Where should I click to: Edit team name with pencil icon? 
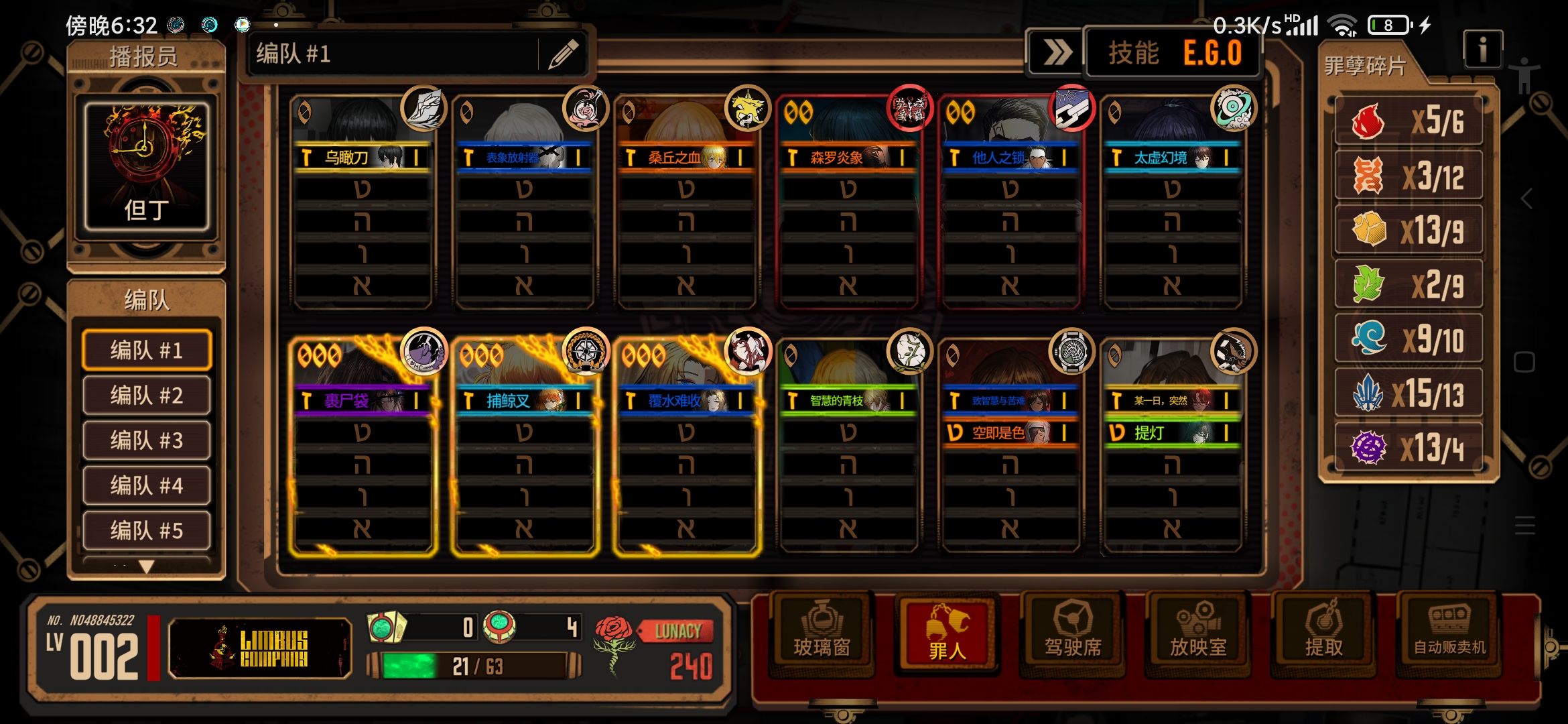coord(563,54)
